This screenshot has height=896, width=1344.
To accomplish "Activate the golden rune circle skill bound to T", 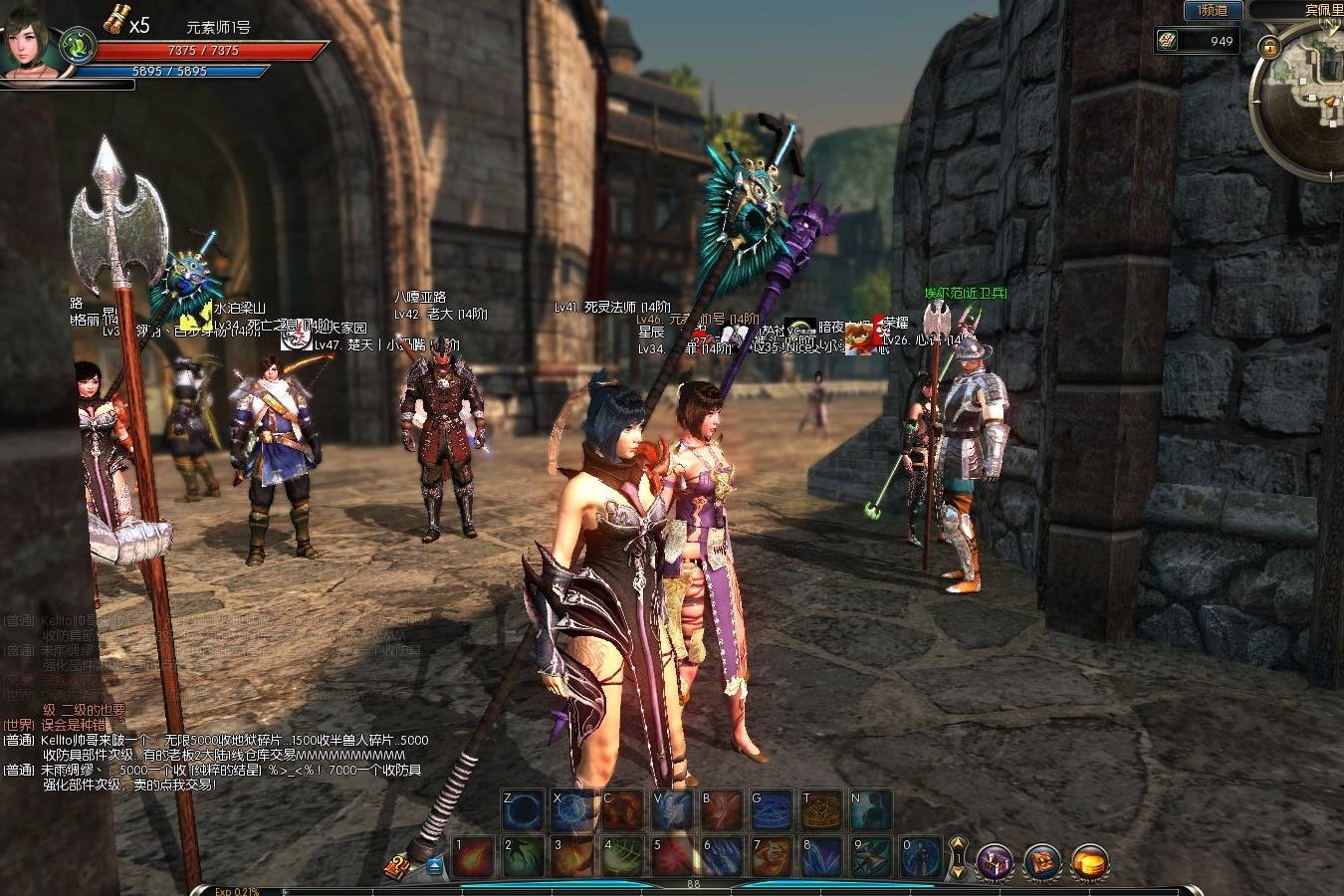I will [x=821, y=810].
